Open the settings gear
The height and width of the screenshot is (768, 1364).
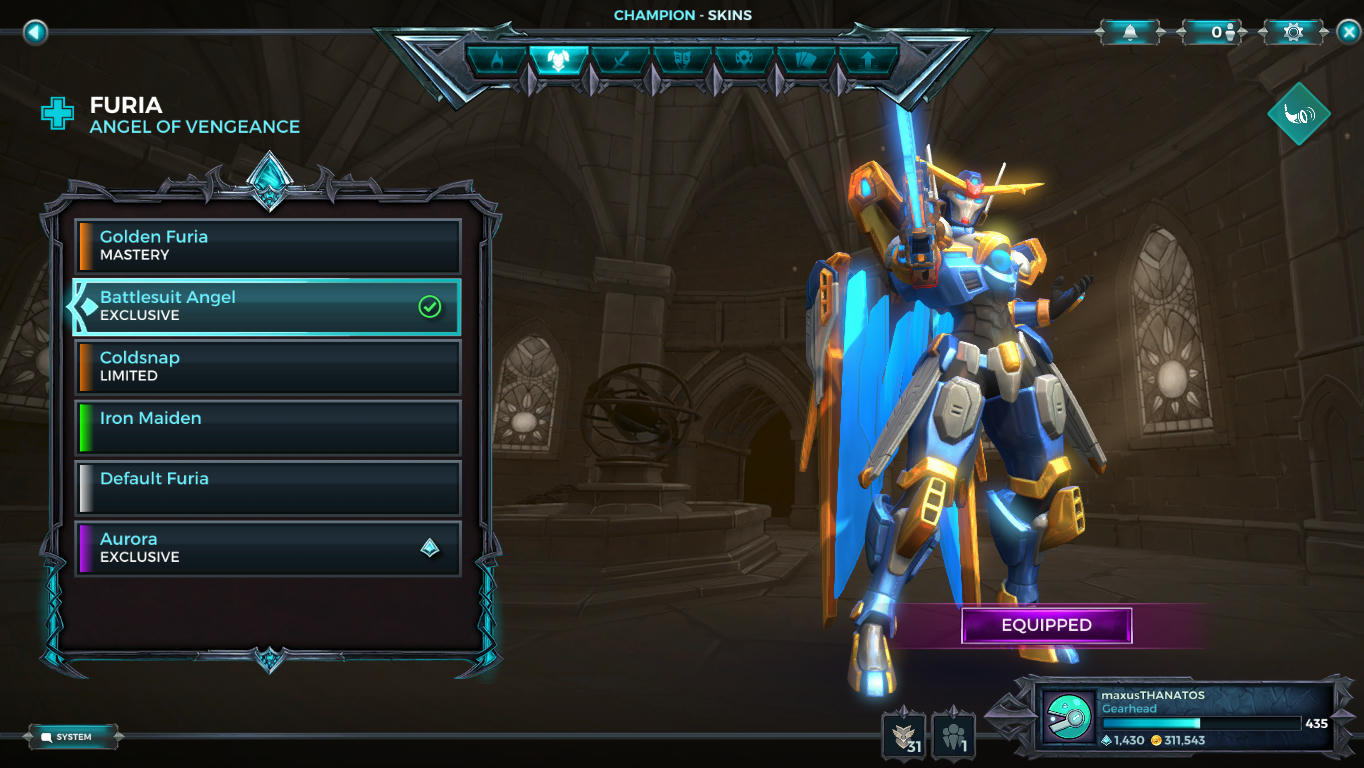tap(1293, 31)
